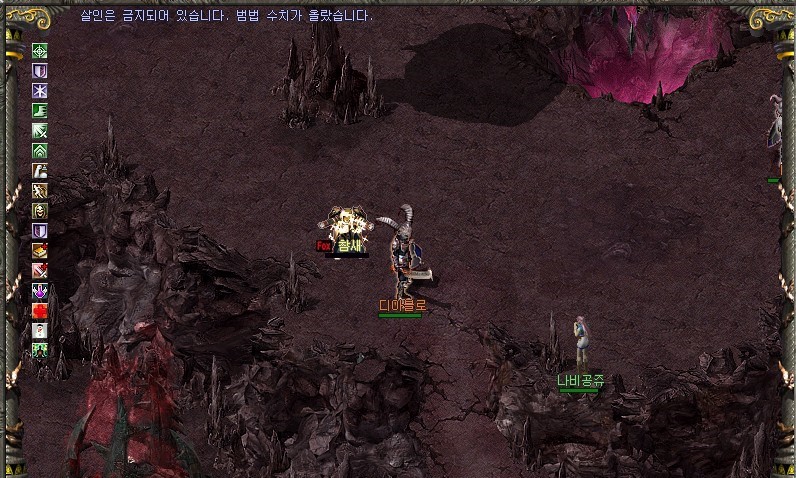The image size is (796, 478).
Task: Click the purple potion flask icon
Action: (x=40, y=290)
